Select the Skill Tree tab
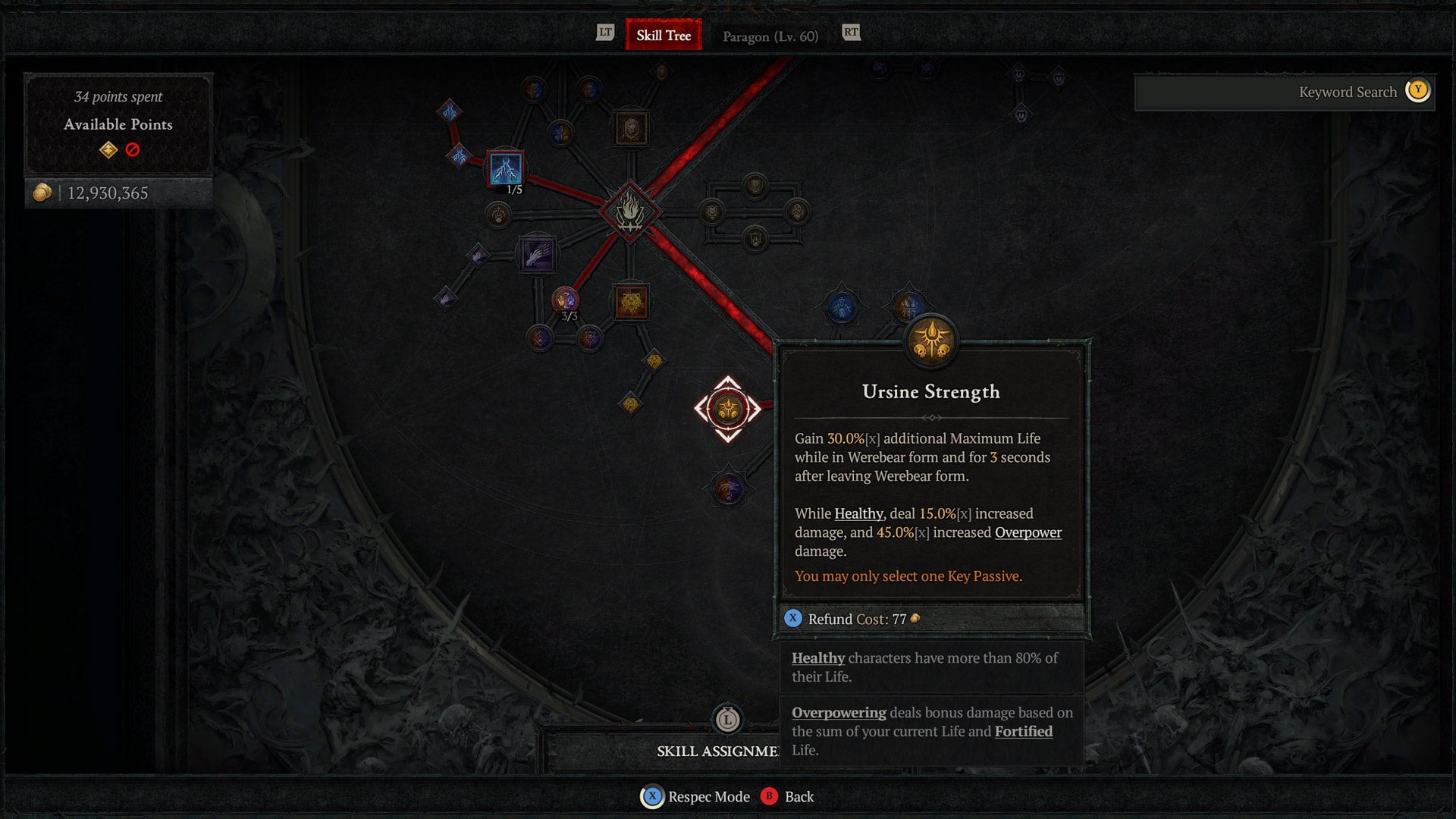The height and width of the screenshot is (819, 1456). [x=663, y=35]
